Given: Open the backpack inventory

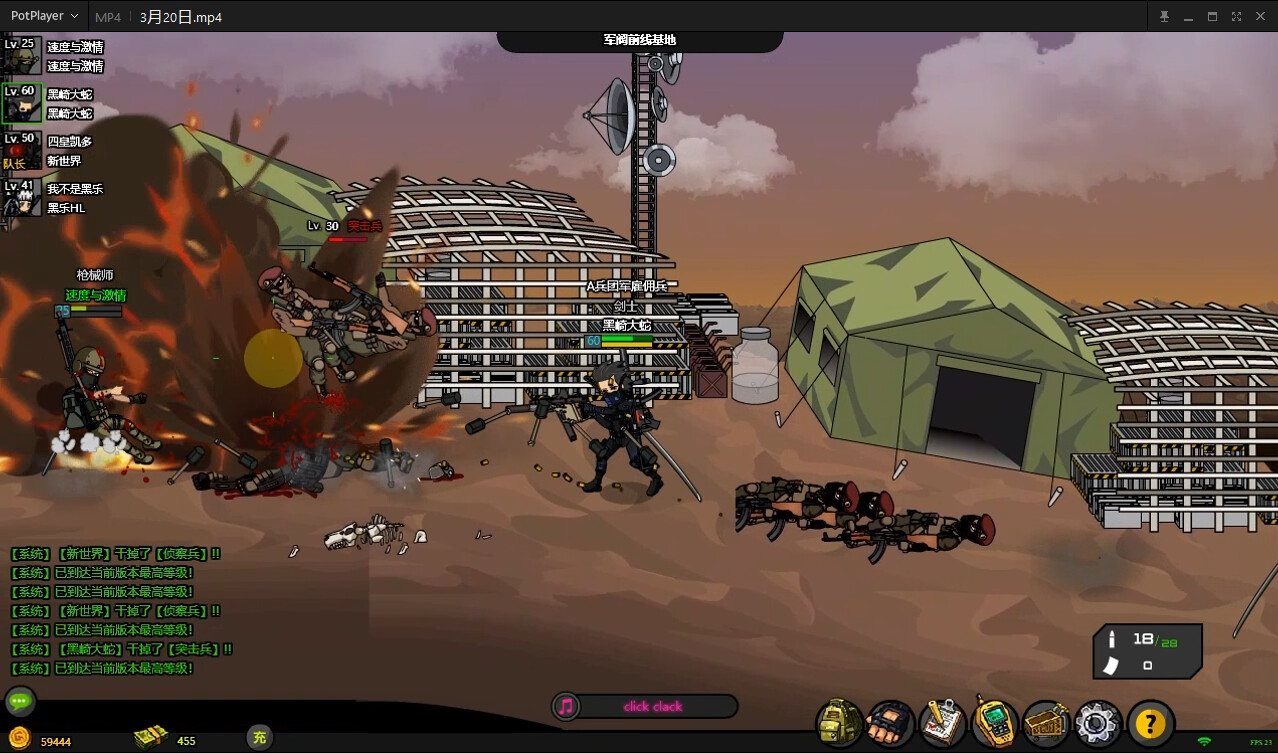Looking at the screenshot, I should point(839,722).
